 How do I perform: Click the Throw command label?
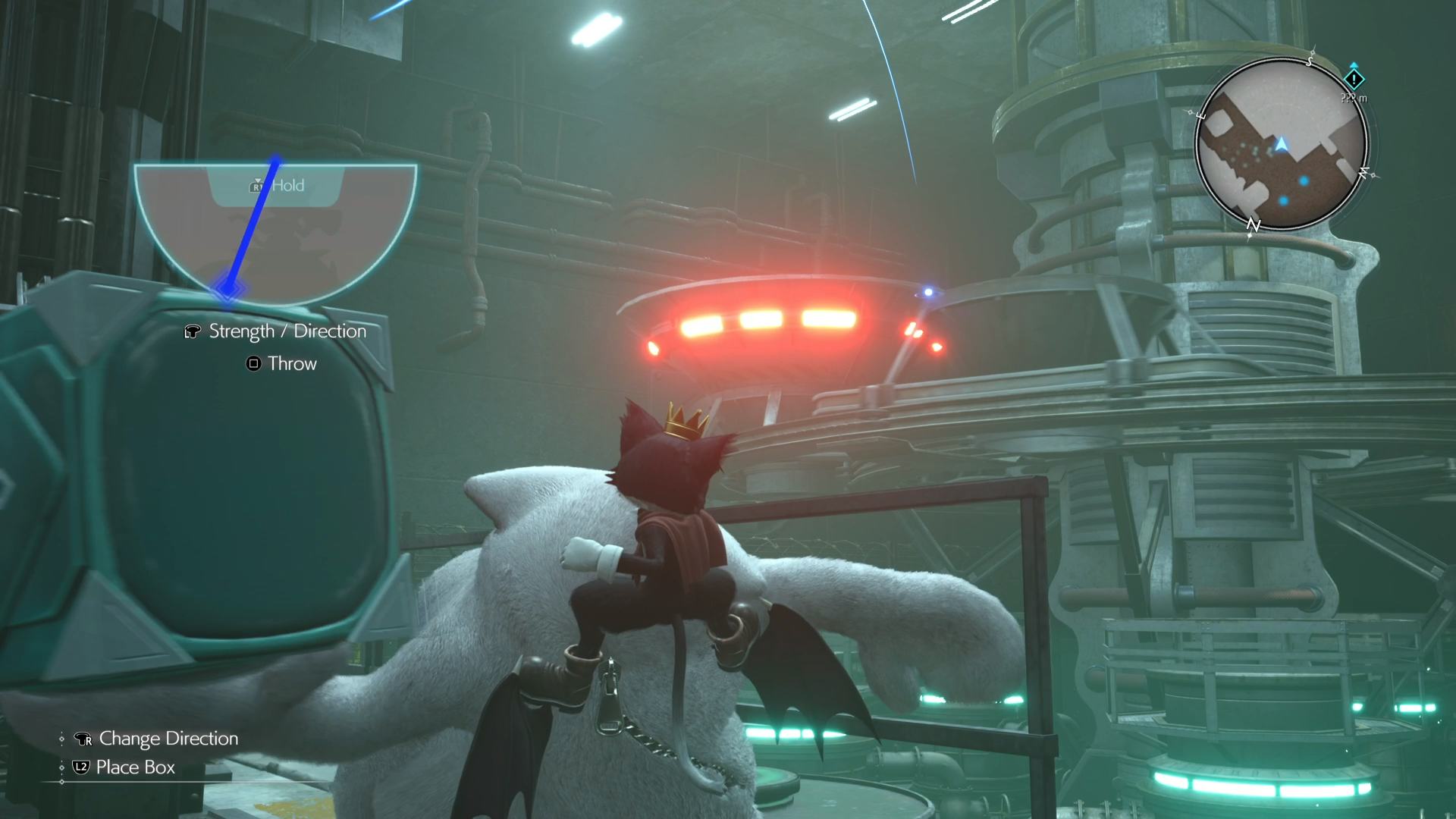(291, 363)
